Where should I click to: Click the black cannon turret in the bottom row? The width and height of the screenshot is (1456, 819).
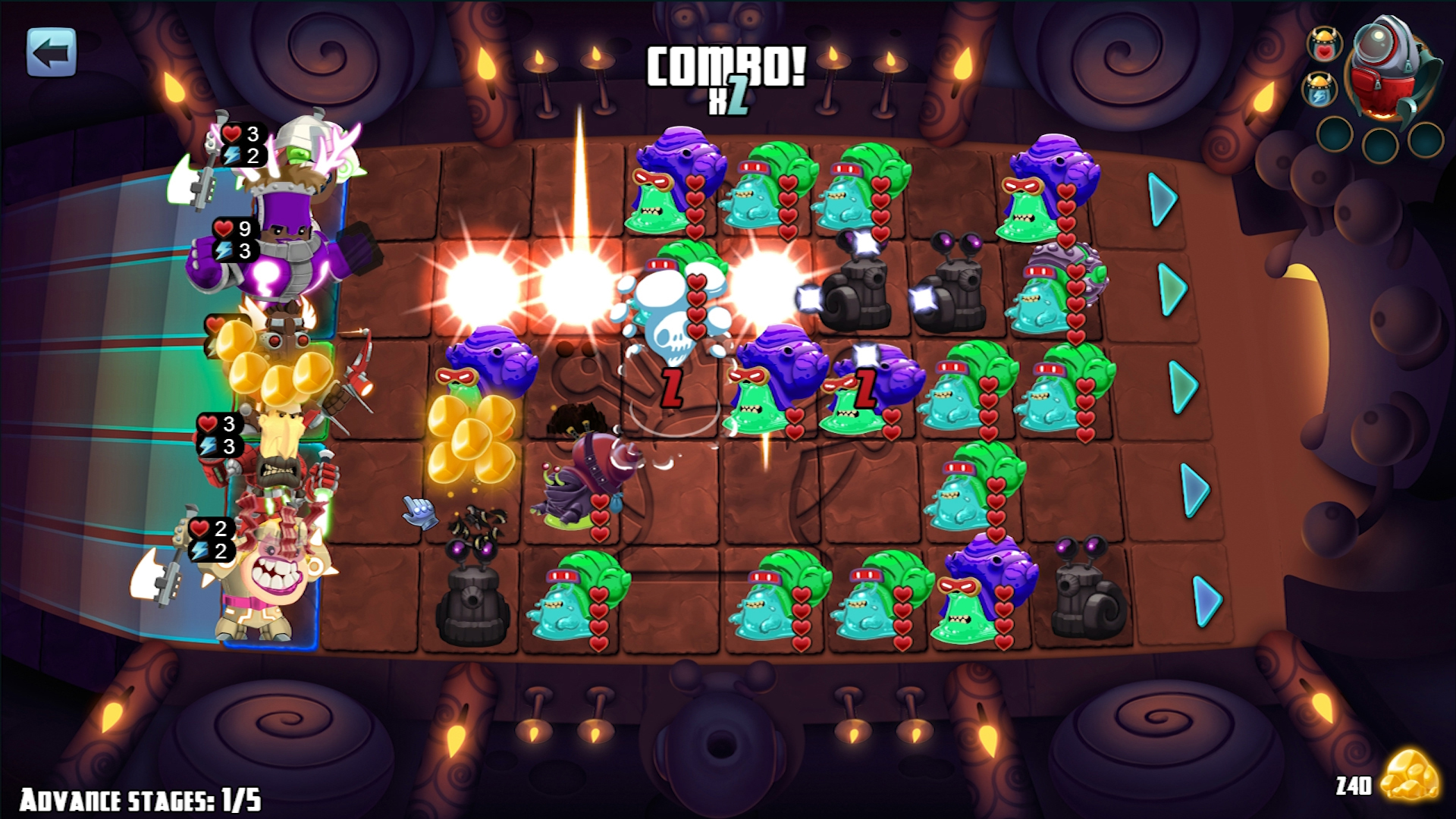474,607
